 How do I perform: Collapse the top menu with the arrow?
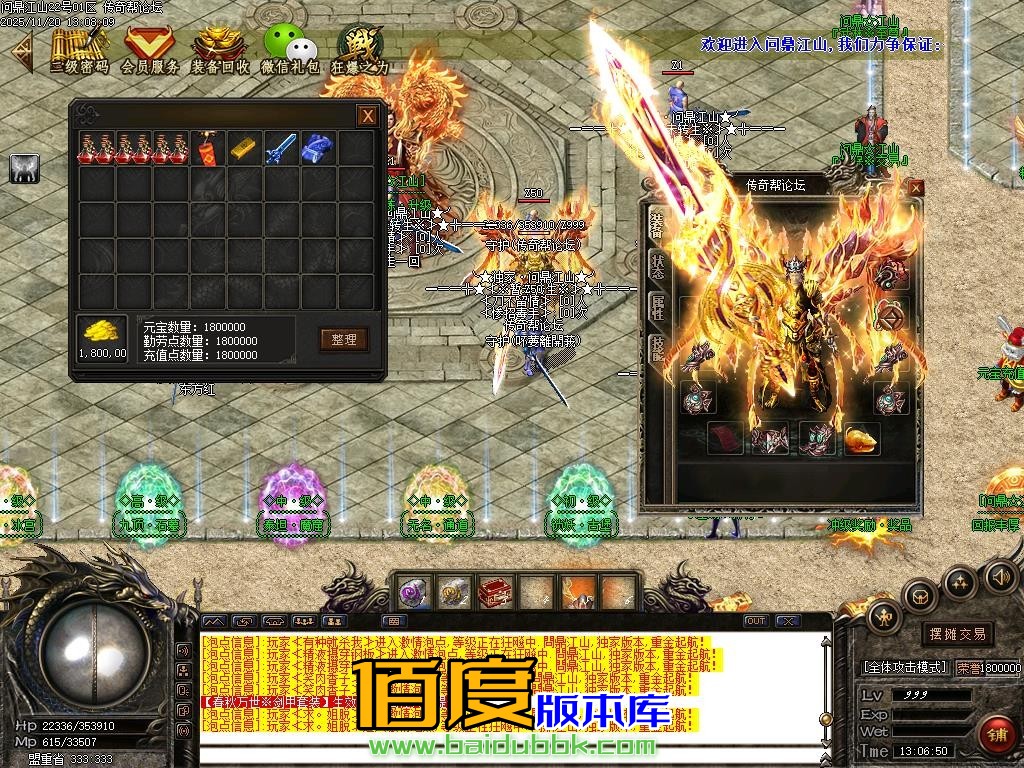(x=21, y=50)
